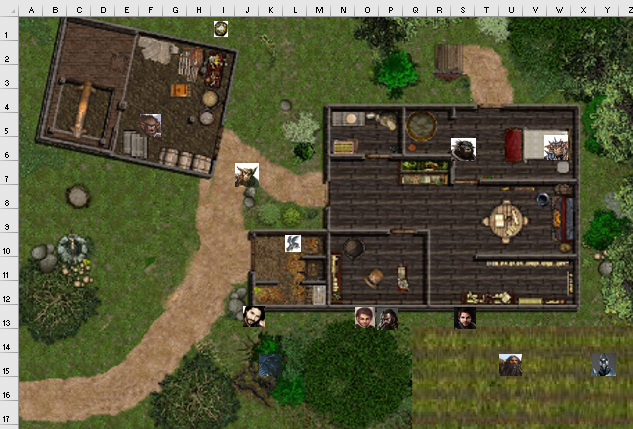Viewport: 633px width, 429px height.
Task: Select the snarling brown creature token inside the barn
Action: point(151,124)
